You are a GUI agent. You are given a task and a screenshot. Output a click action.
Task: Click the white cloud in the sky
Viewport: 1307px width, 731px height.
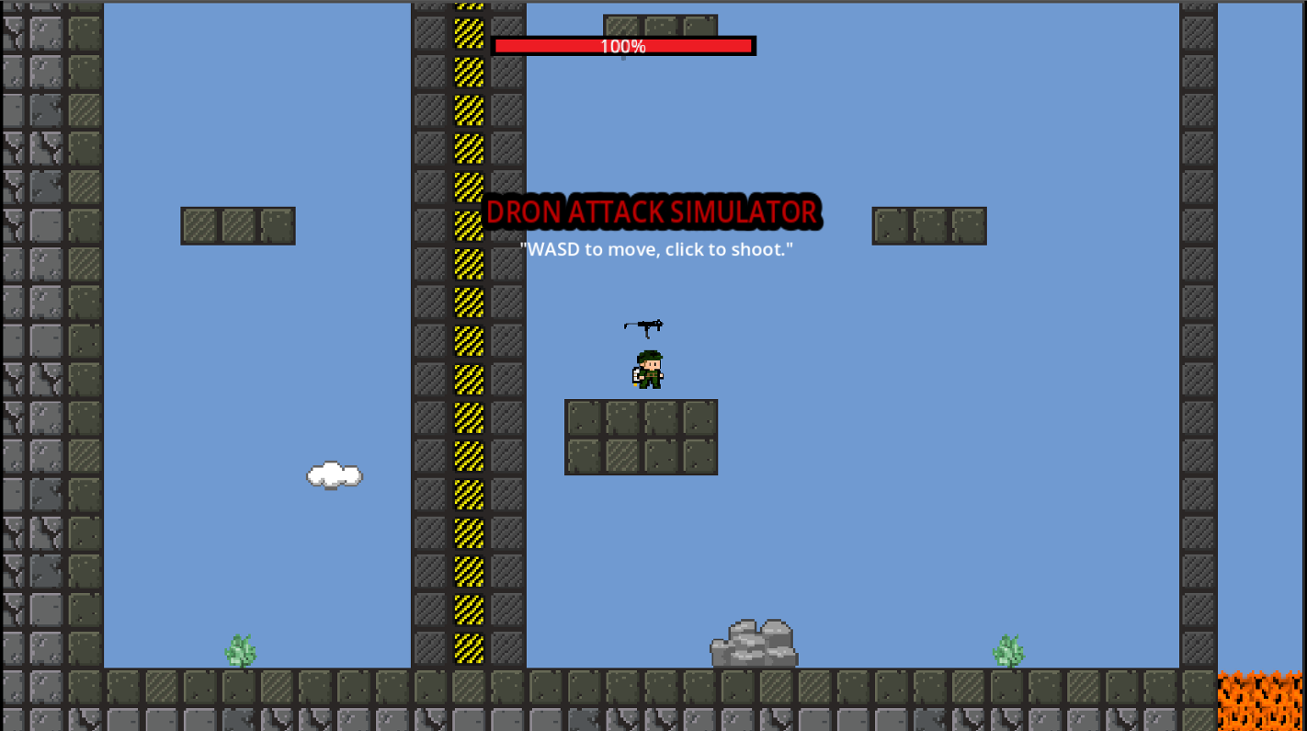point(333,474)
